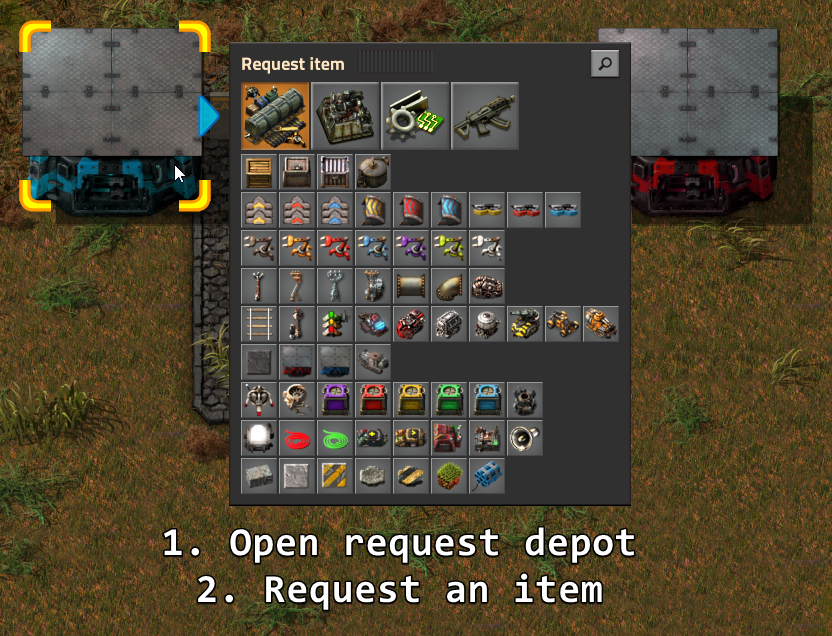The image size is (832, 636).
Task: Pick the hazard concrete tile
Action: click(x=335, y=476)
